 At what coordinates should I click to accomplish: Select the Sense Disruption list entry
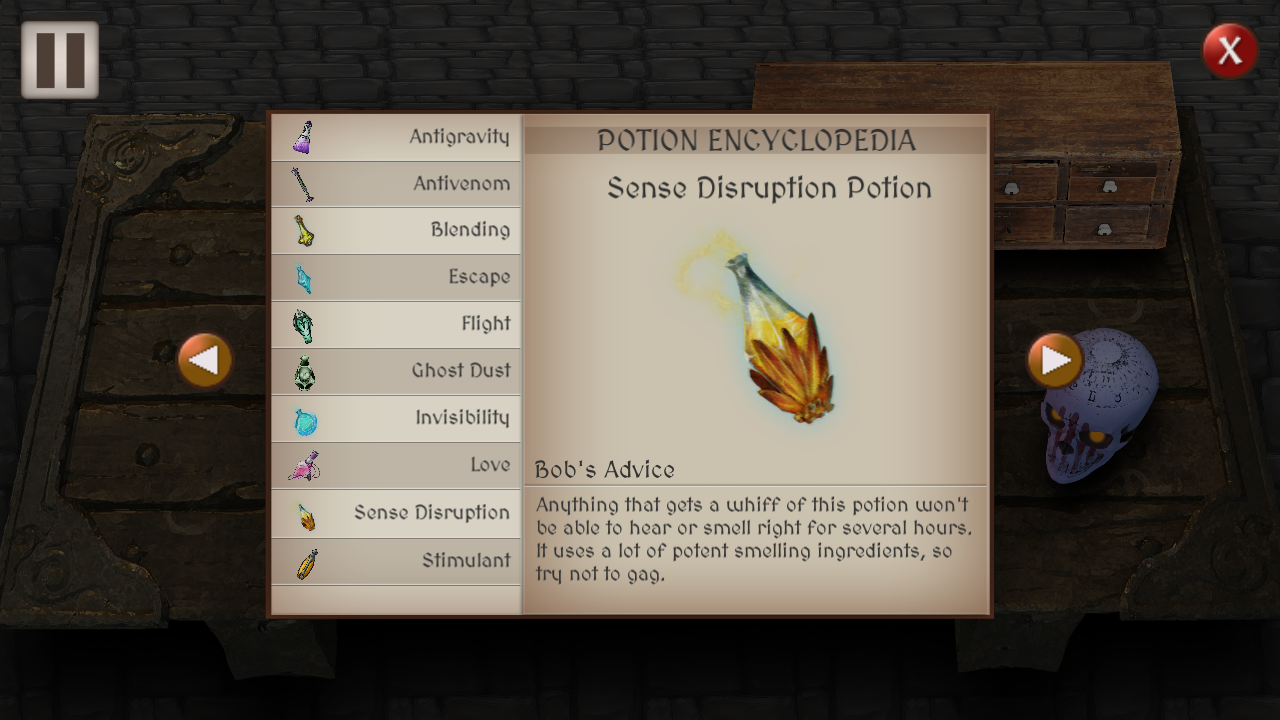396,513
